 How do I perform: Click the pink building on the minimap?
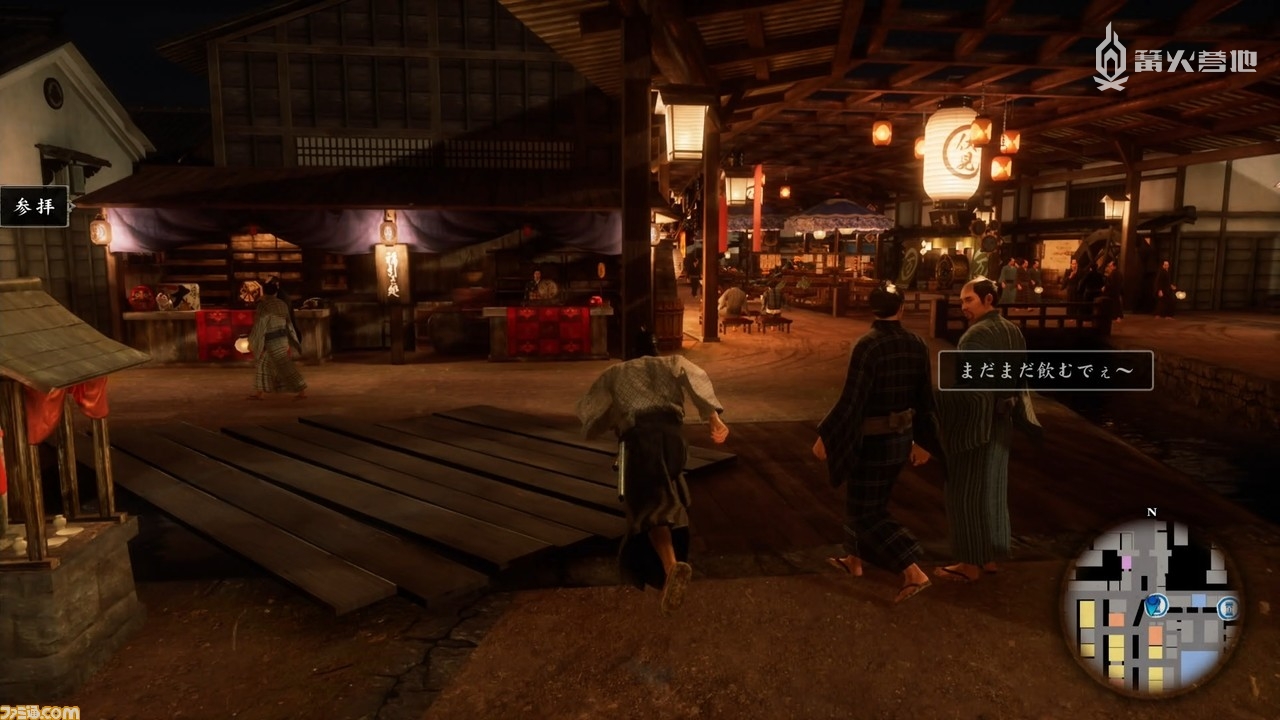click(1126, 563)
